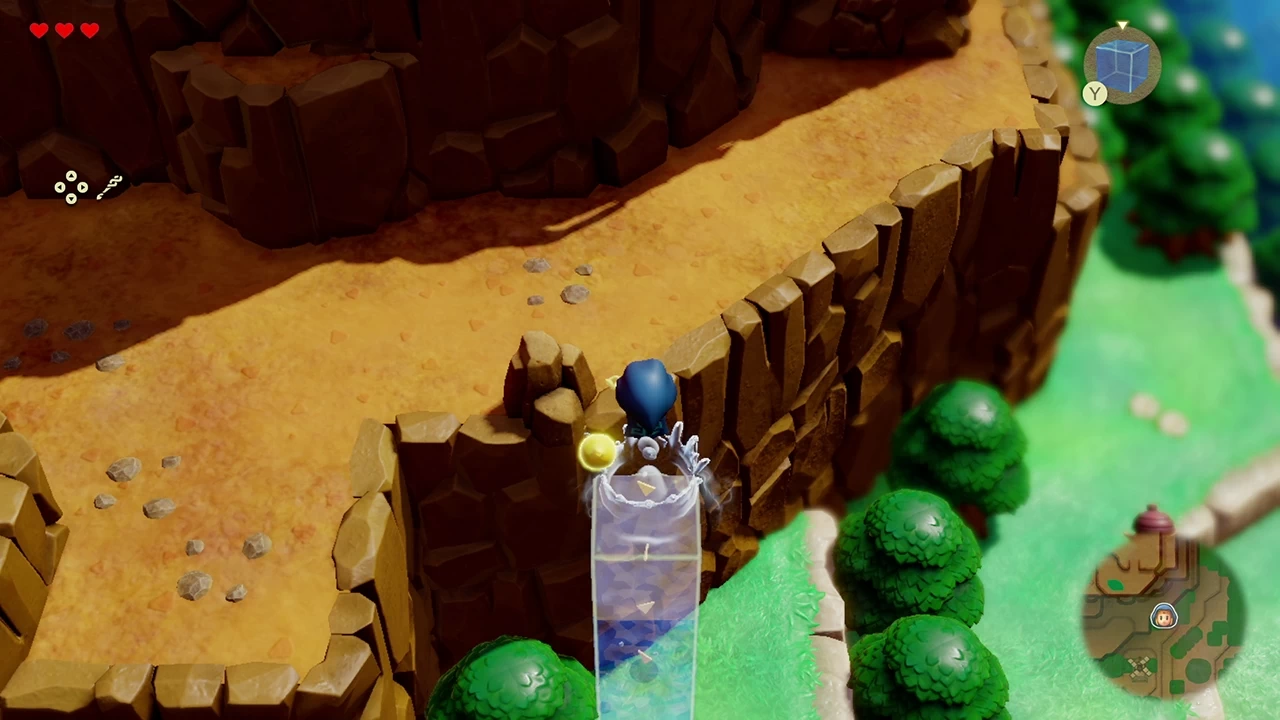Click the yellow arrow above the Y item
The width and height of the screenshot is (1280, 720).
coord(1122,25)
